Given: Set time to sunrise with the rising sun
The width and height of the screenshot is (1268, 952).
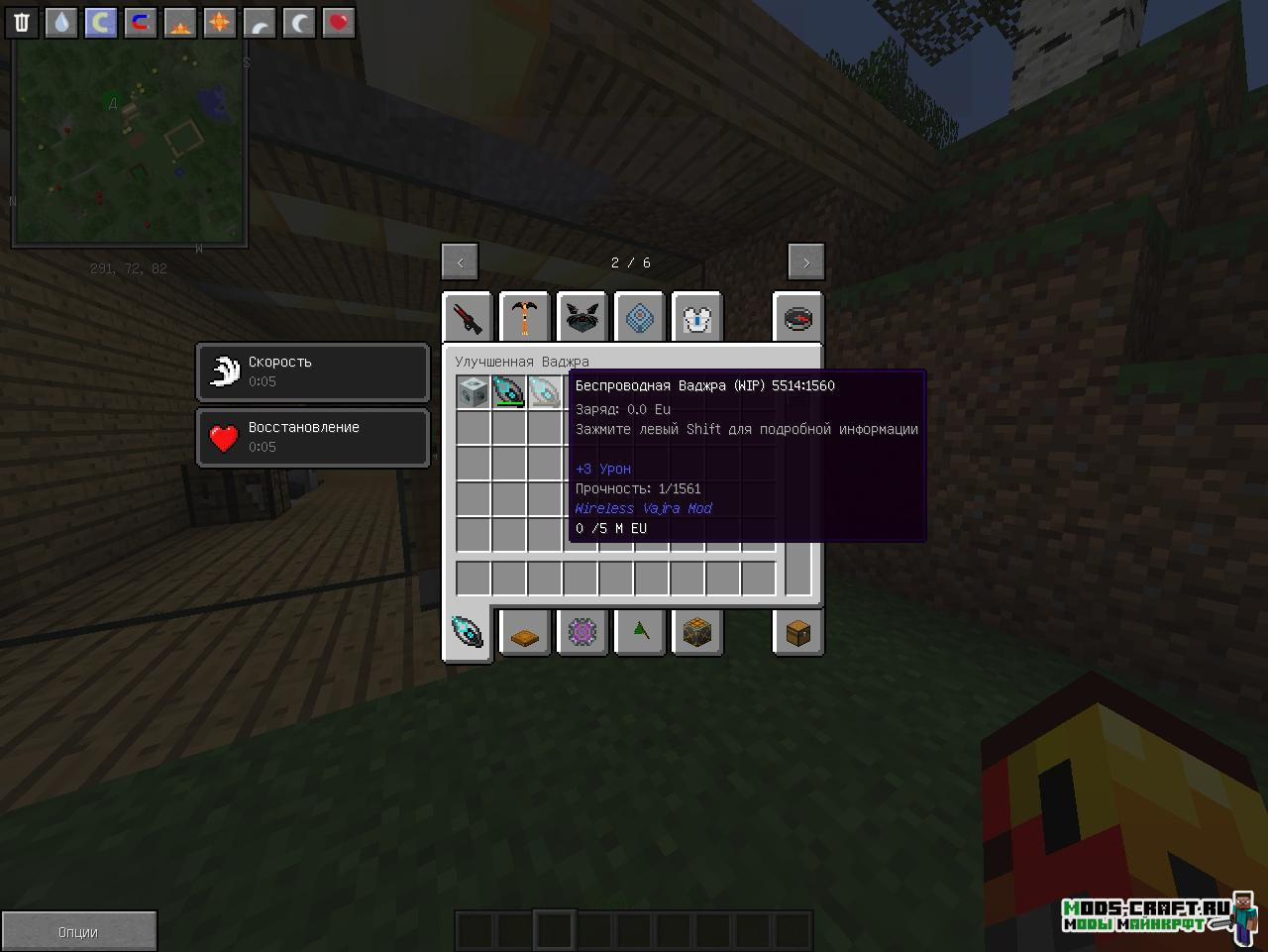Looking at the screenshot, I should pos(180,22).
